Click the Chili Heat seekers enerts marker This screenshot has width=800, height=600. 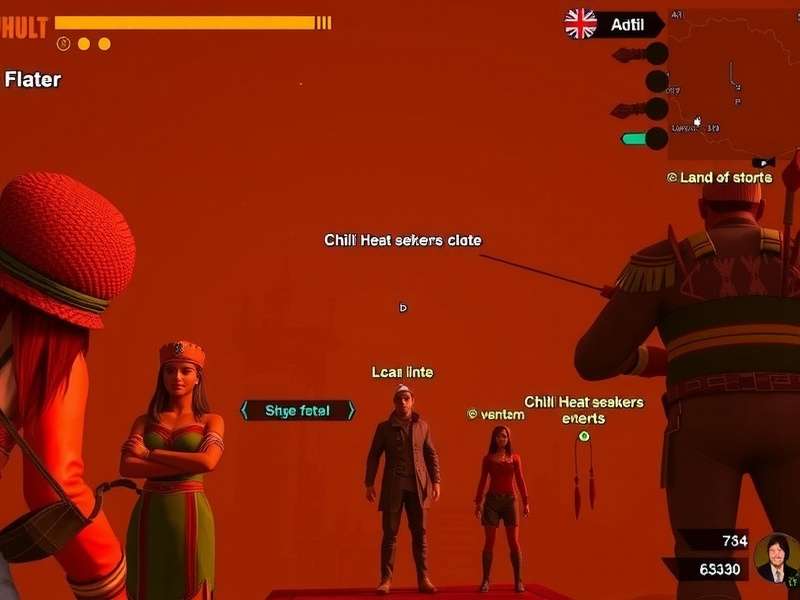[x=584, y=435]
